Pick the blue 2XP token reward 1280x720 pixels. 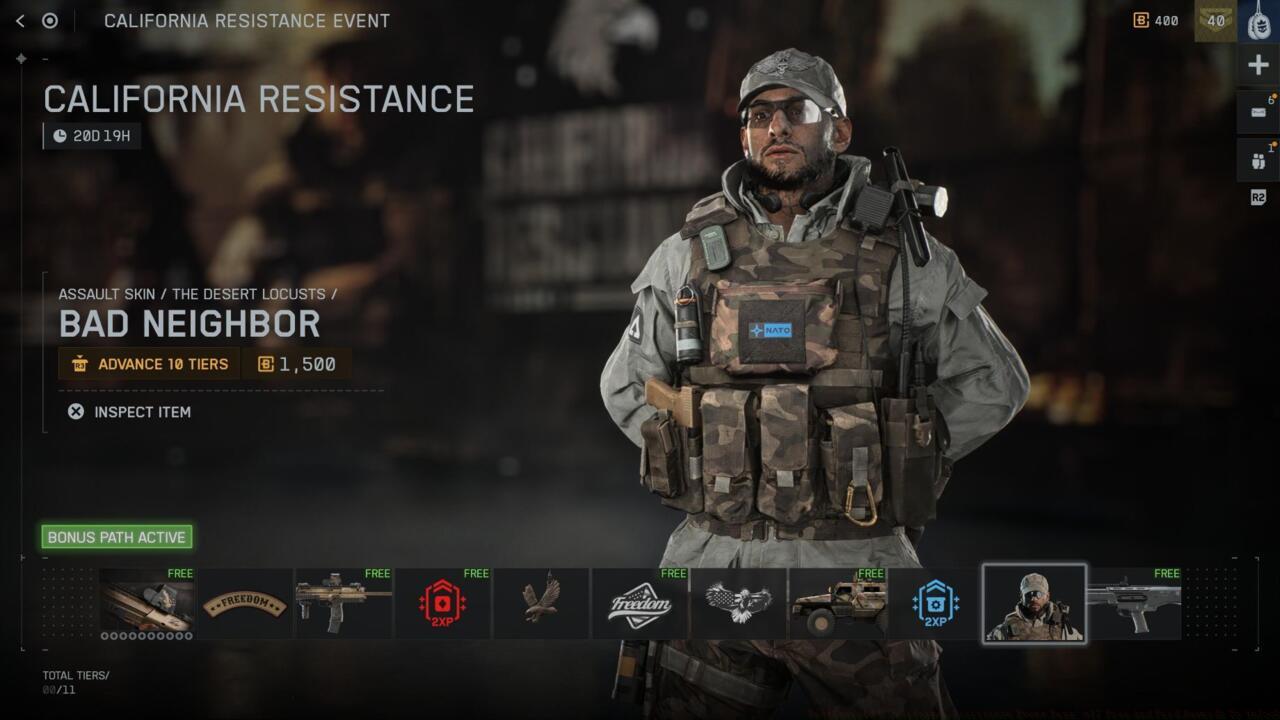[x=935, y=604]
